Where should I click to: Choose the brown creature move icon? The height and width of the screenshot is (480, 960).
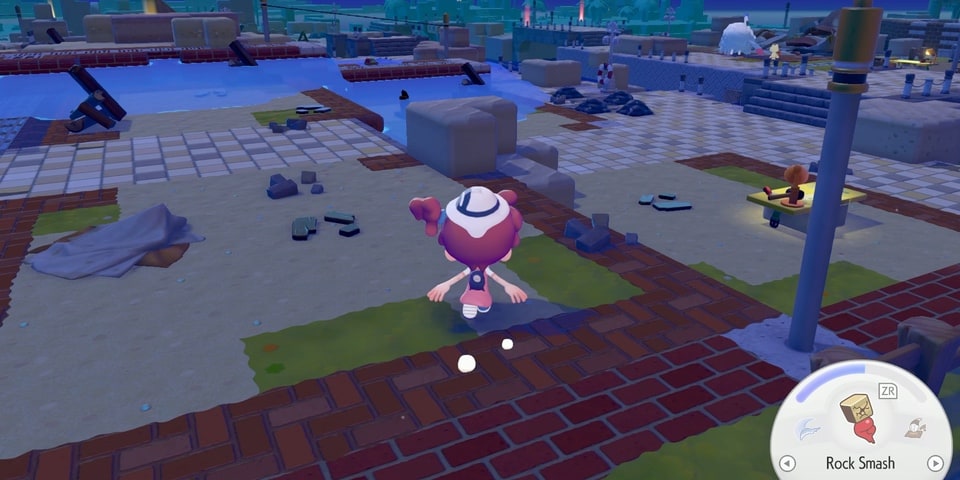click(913, 428)
